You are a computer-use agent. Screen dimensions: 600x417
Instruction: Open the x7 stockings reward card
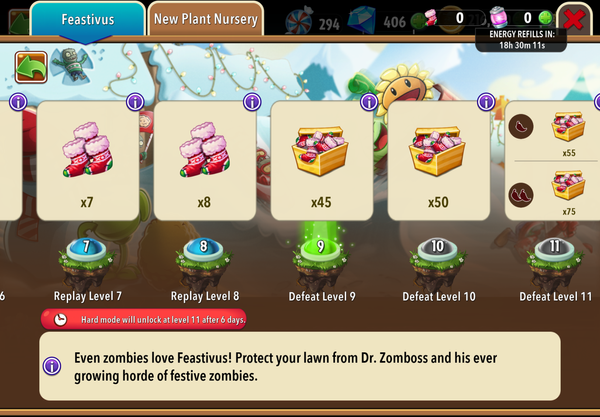pyautogui.click(x=87, y=160)
